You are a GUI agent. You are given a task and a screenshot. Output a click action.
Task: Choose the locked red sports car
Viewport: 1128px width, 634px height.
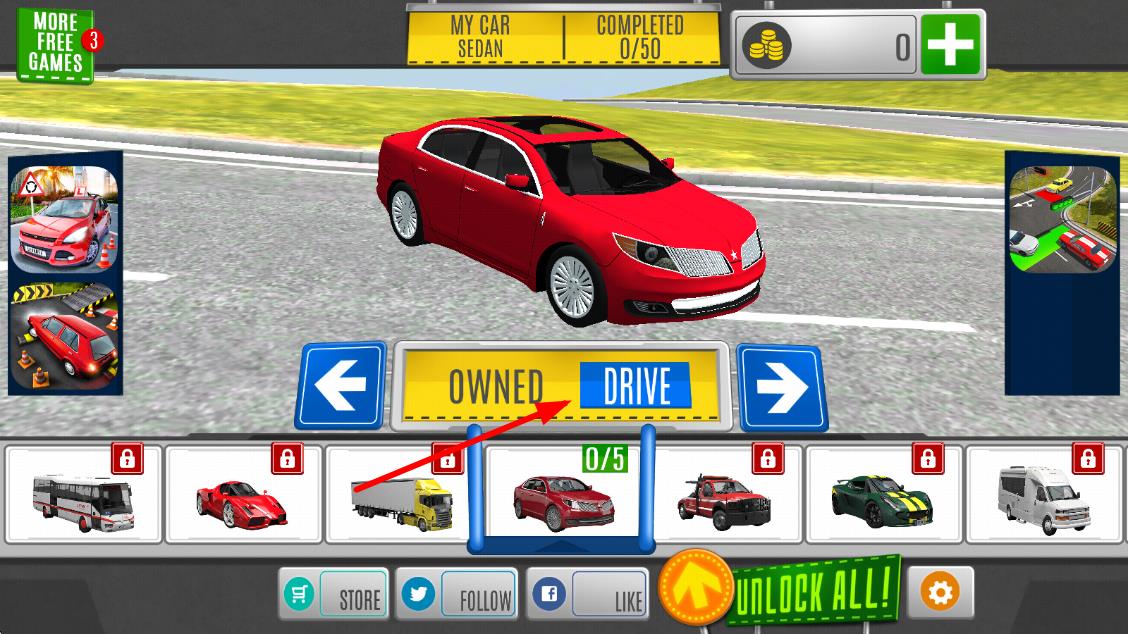click(x=244, y=494)
